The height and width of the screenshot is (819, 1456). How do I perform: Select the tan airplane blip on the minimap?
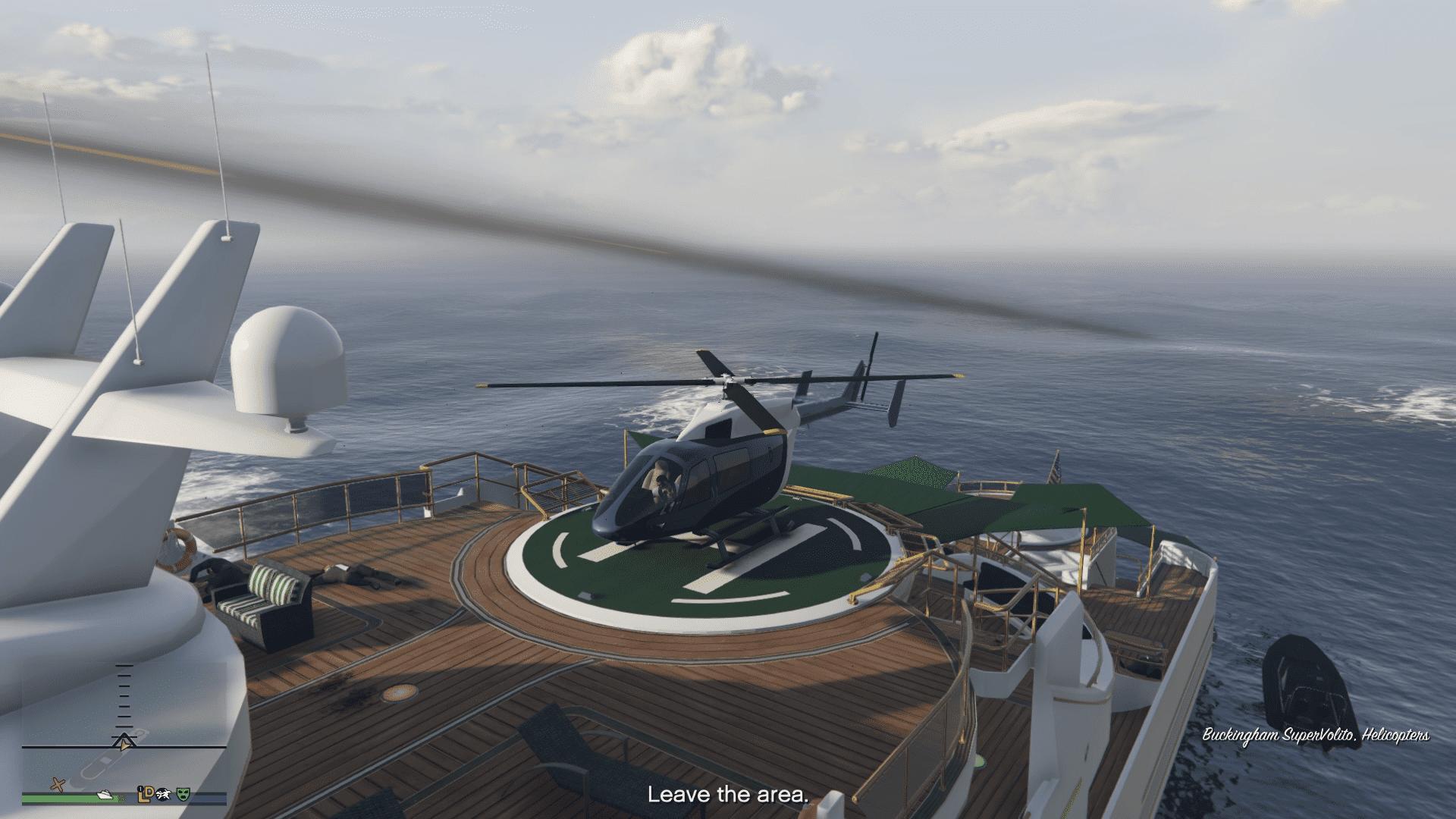[x=58, y=785]
